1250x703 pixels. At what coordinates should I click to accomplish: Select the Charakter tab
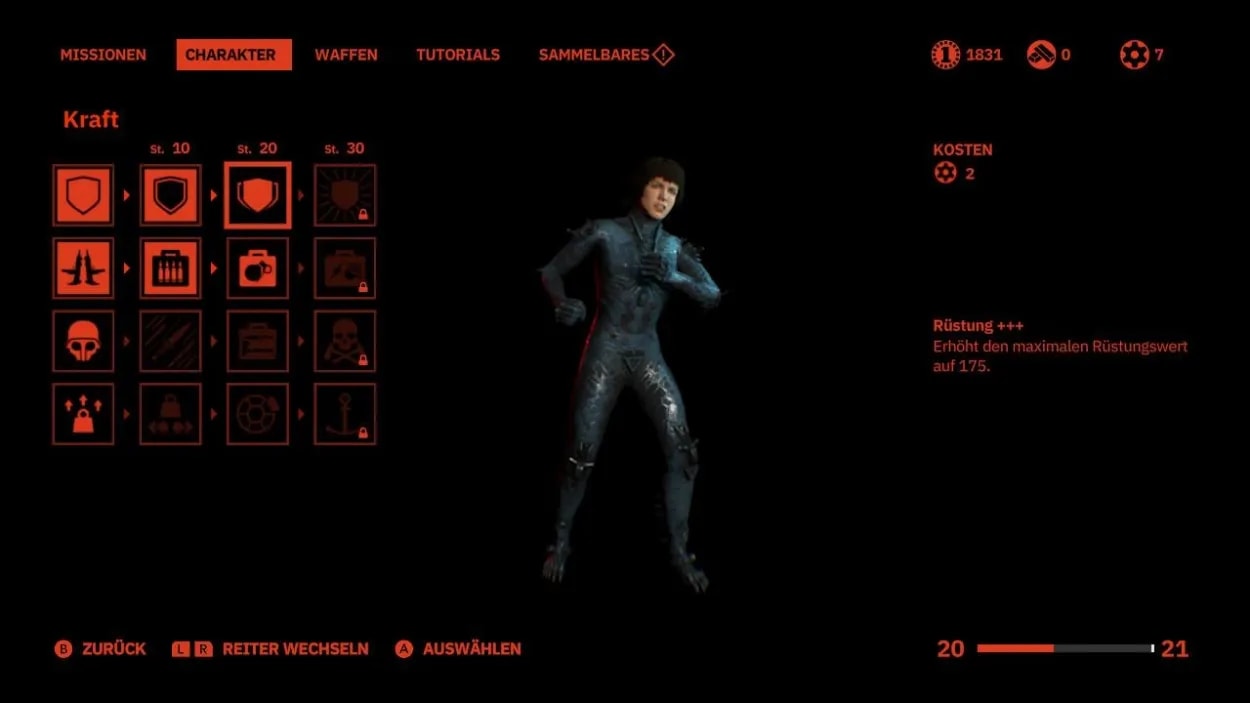pos(234,55)
